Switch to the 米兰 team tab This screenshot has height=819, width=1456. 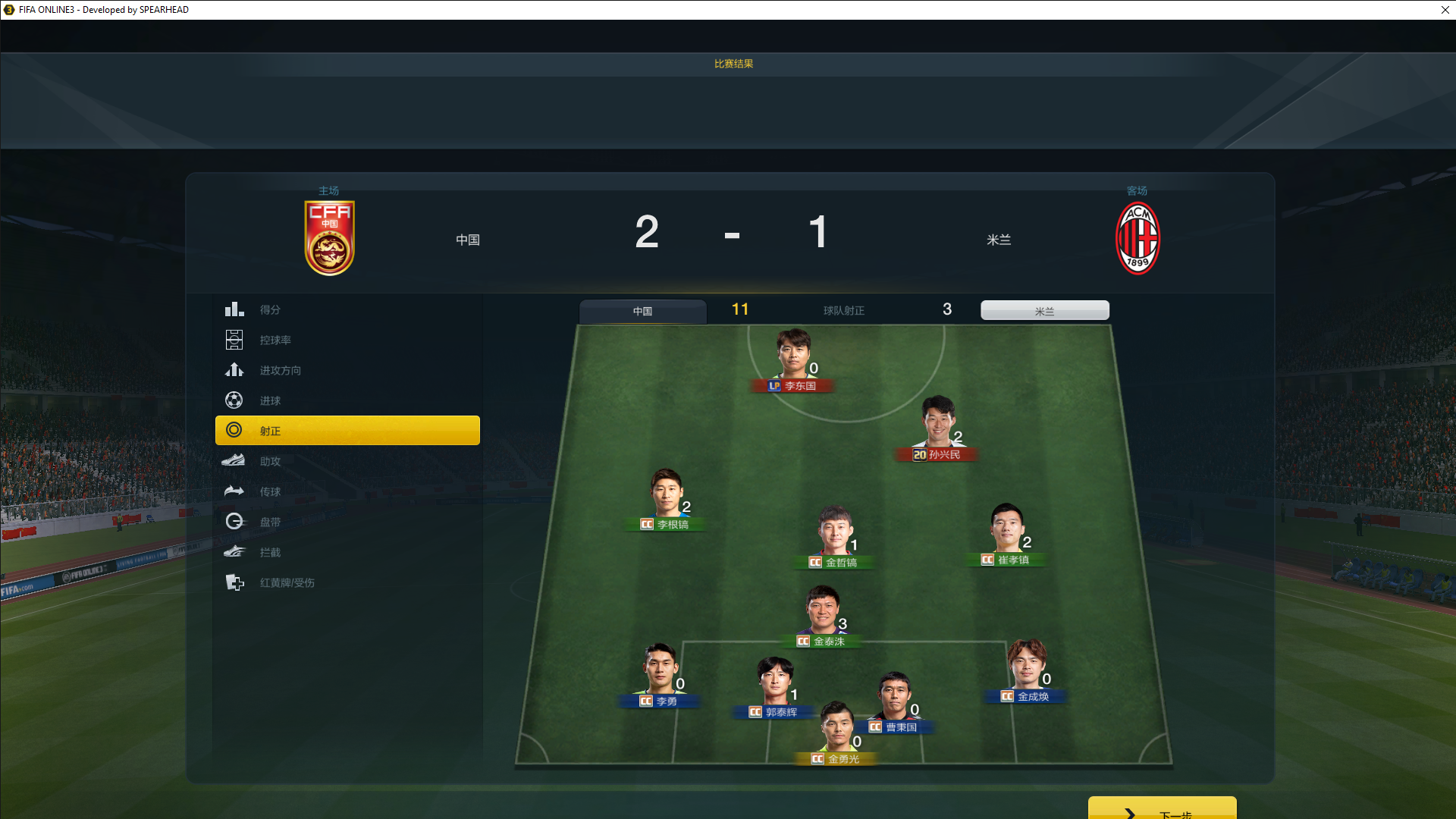click(1044, 311)
